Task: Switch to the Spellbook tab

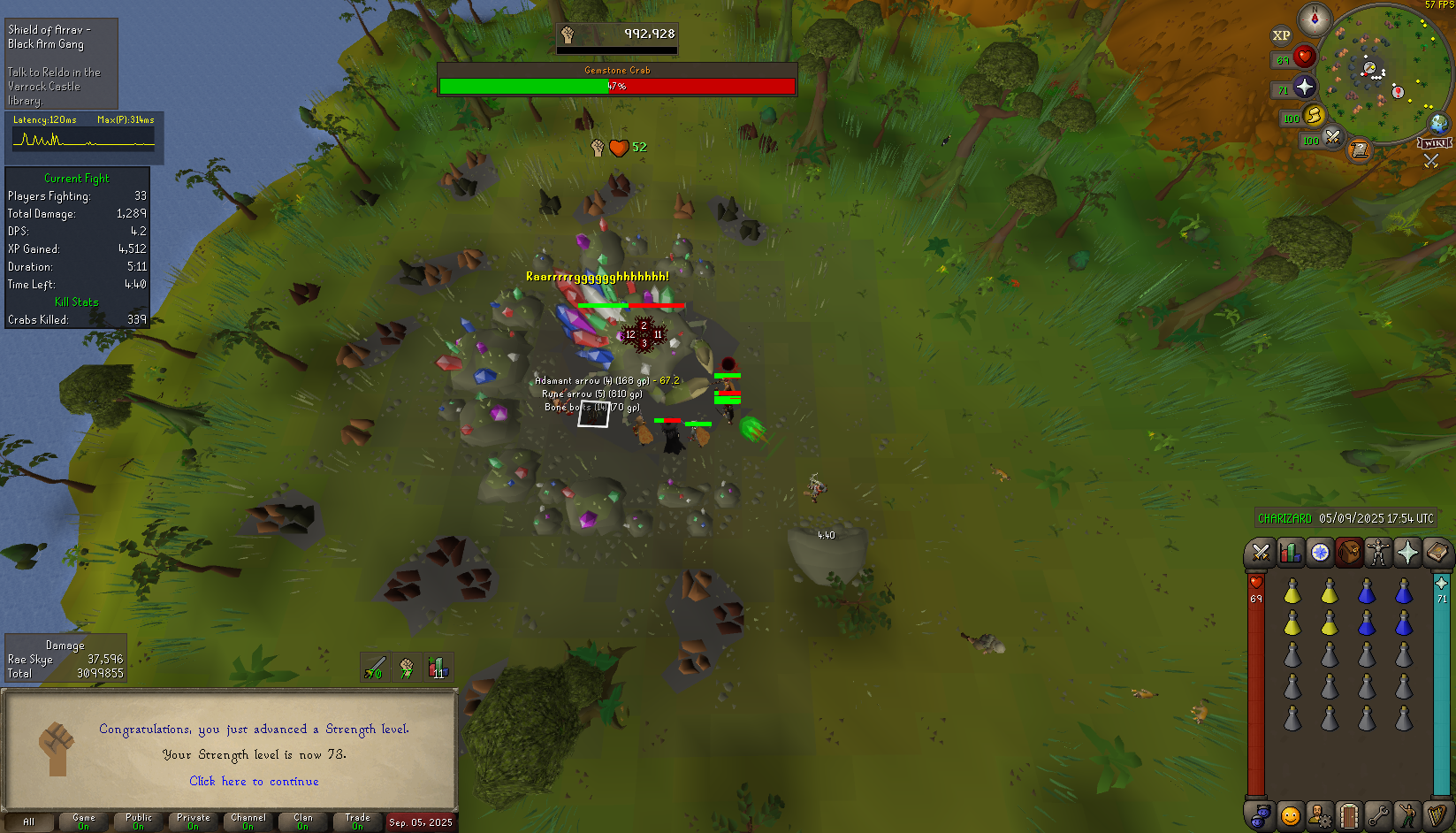Action: [1437, 553]
